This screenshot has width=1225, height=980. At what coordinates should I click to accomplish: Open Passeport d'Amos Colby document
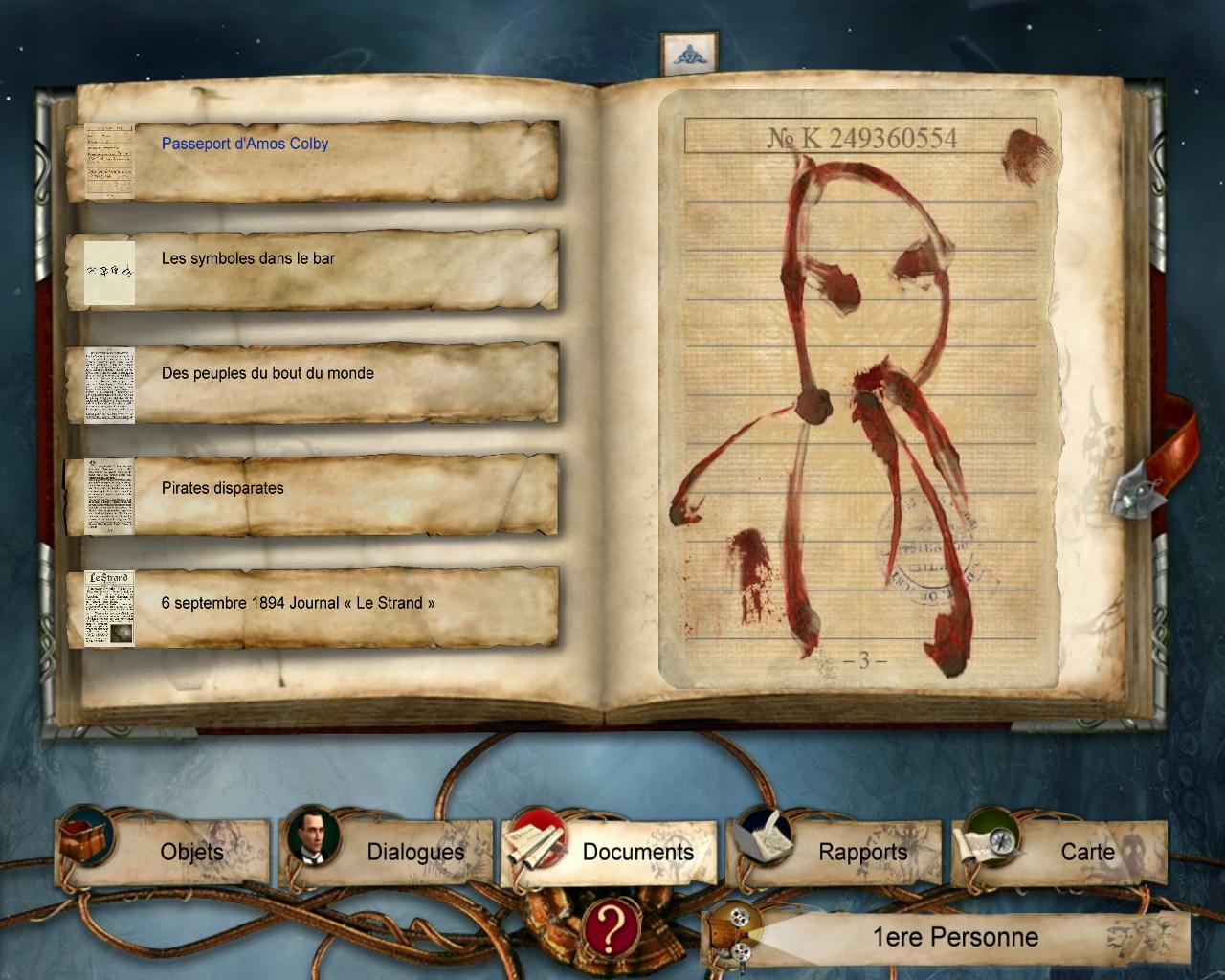pyautogui.click(x=245, y=145)
